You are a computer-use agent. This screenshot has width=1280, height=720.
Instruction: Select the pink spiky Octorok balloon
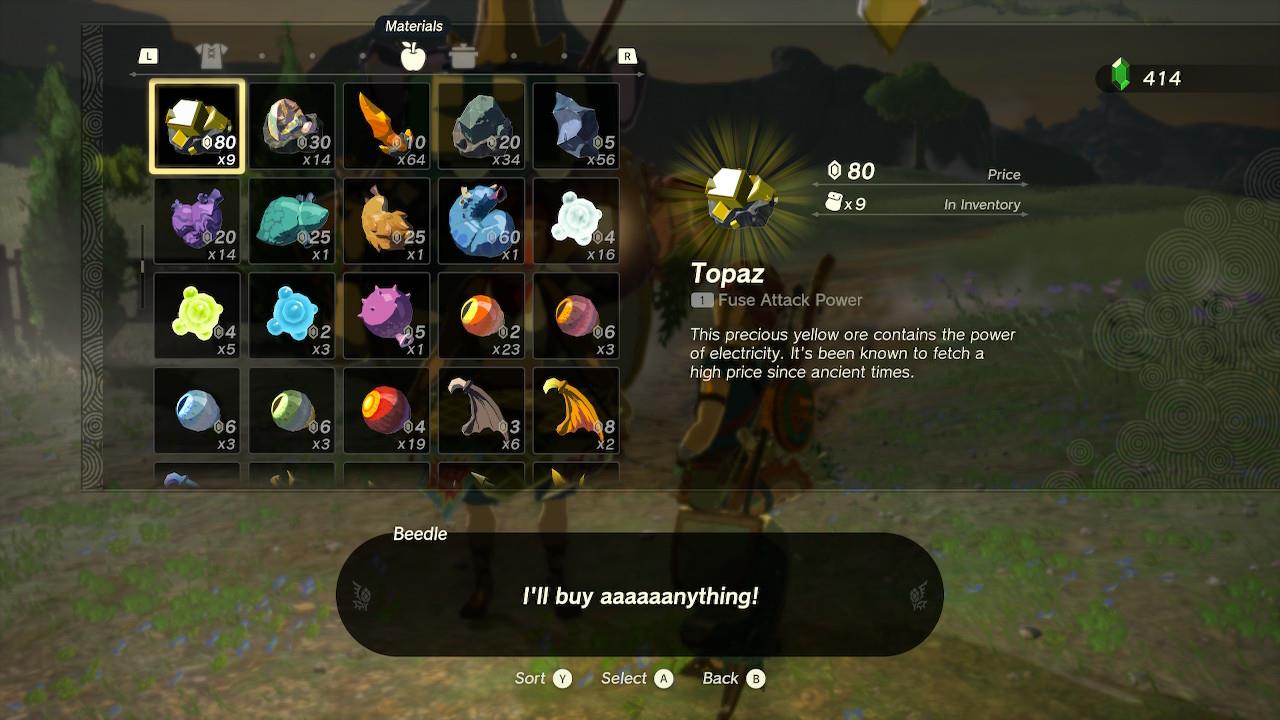tap(387, 316)
